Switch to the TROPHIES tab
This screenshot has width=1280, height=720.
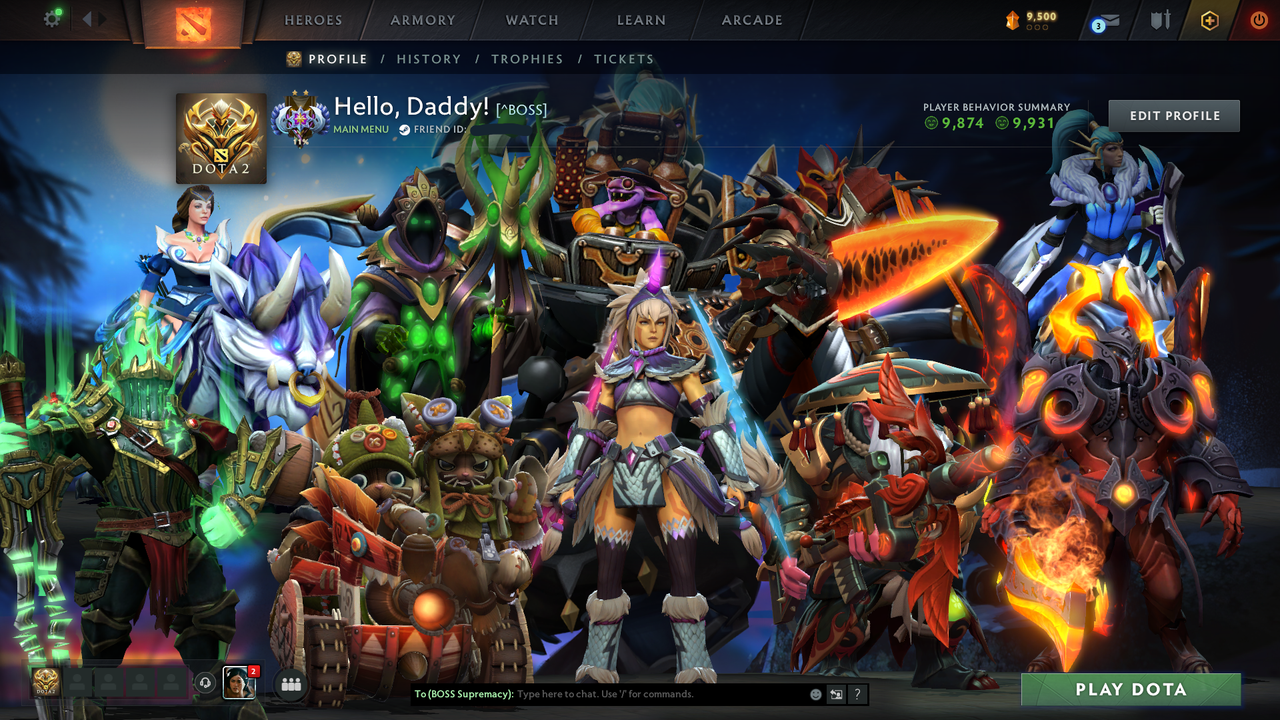[x=527, y=59]
